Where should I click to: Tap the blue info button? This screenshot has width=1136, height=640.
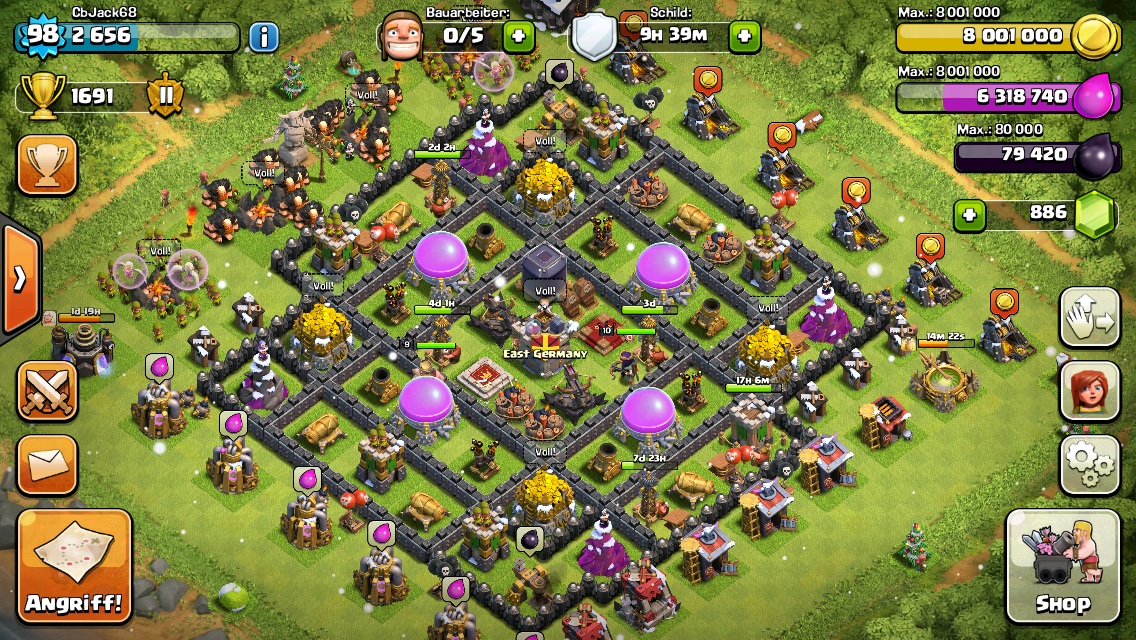pyautogui.click(x=264, y=38)
